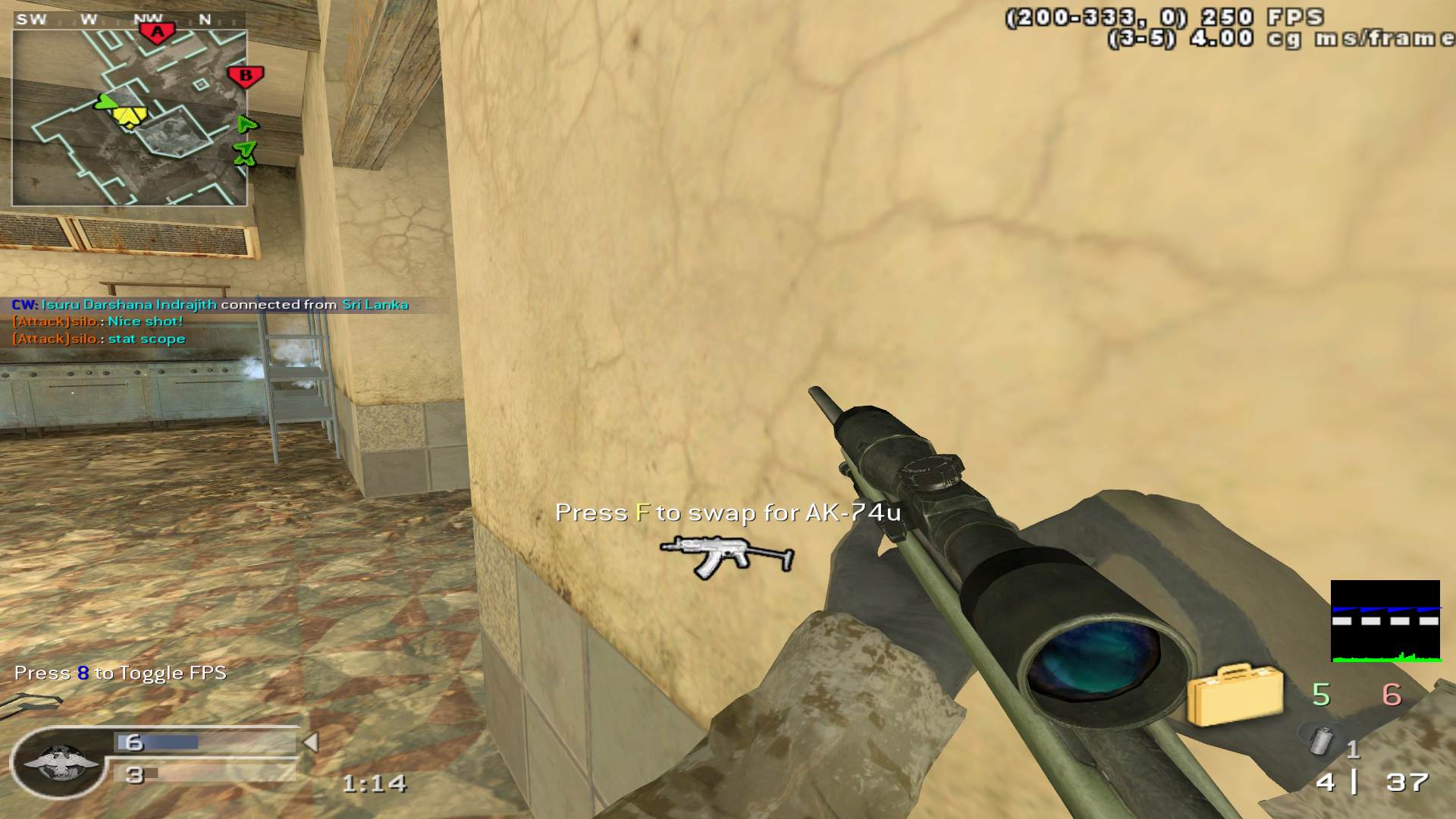The image size is (1456, 819).
Task: Click the minimap in the corner
Action: (x=129, y=118)
